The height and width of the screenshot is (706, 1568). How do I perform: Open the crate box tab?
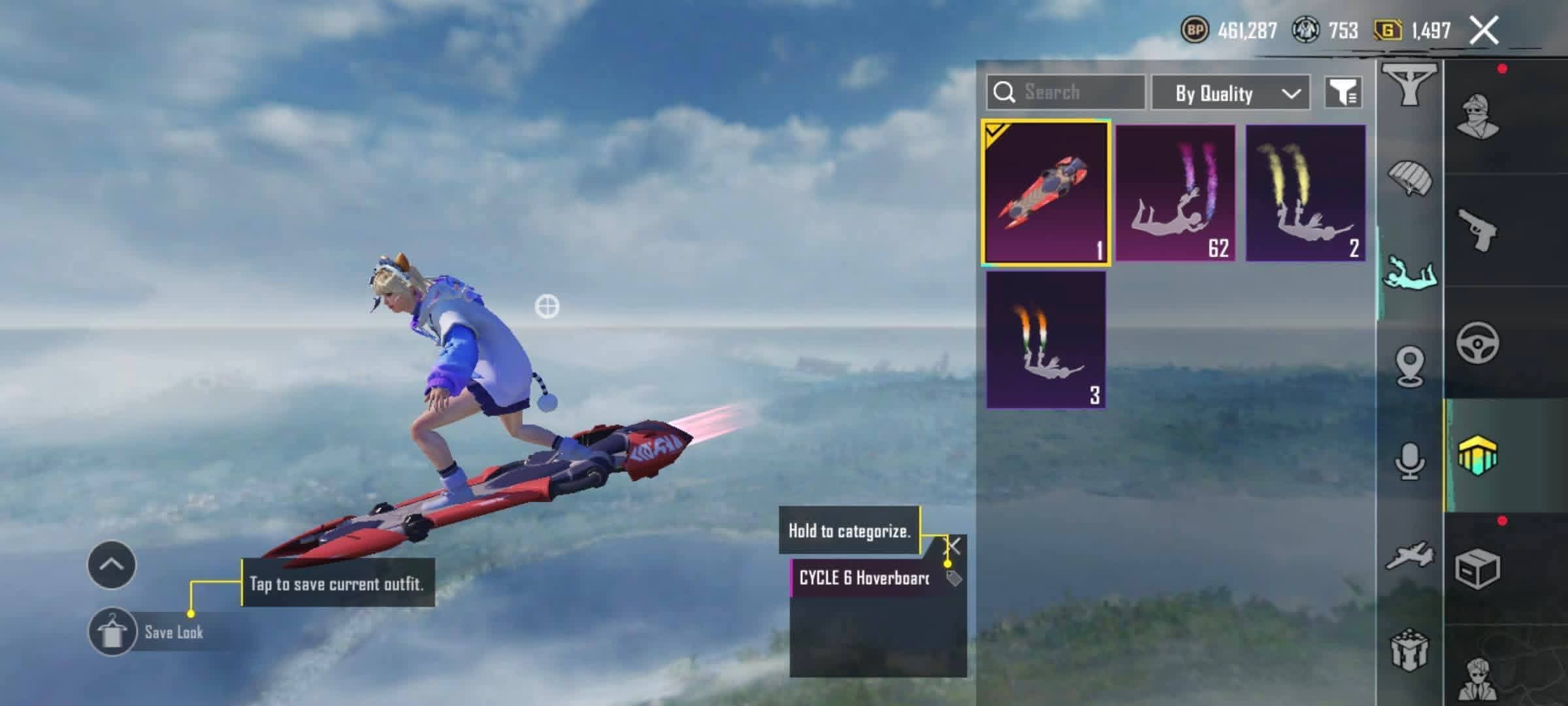[x=1478, y=569]
